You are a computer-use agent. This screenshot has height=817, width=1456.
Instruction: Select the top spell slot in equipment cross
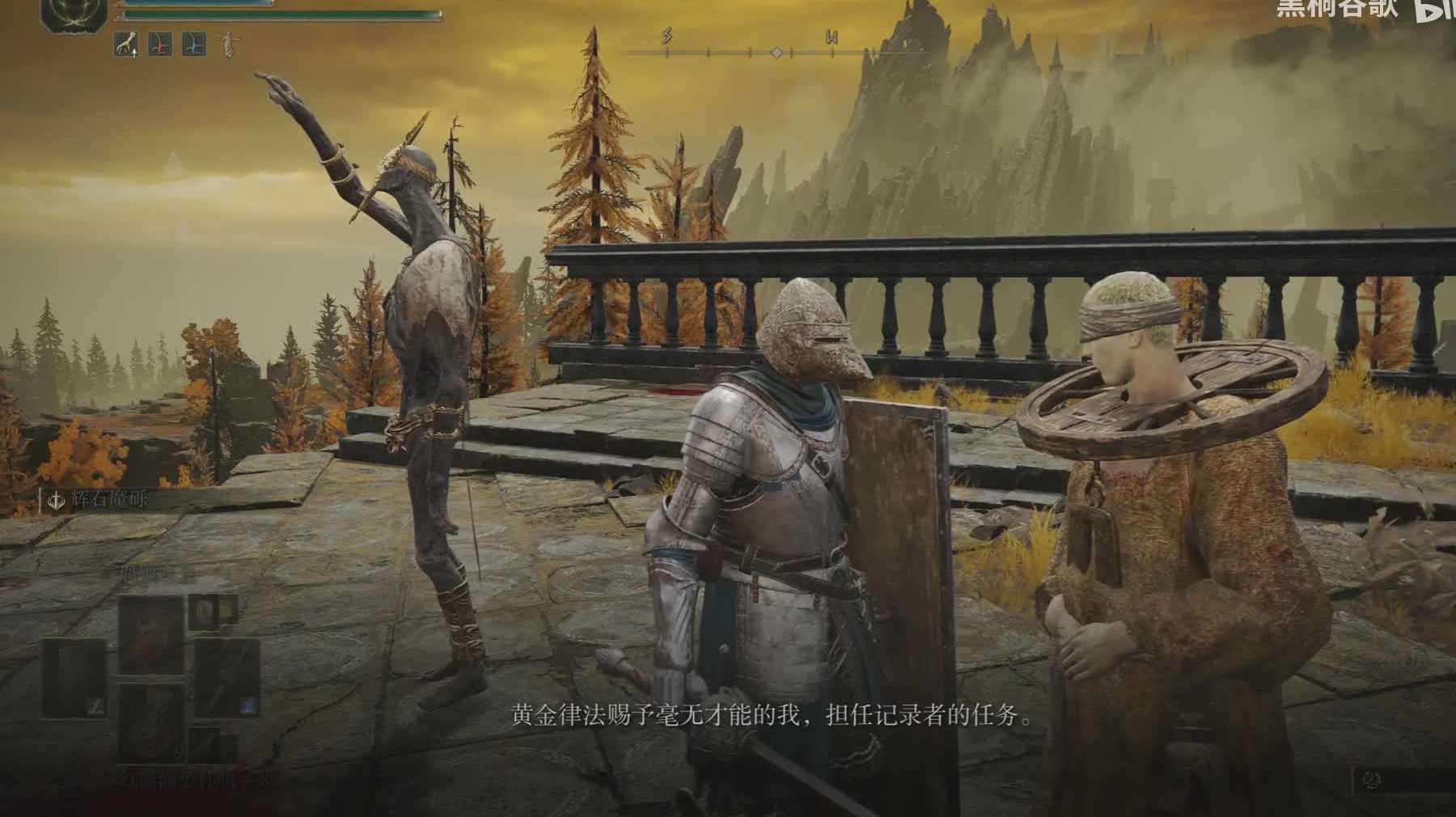[x=151, y=632]
